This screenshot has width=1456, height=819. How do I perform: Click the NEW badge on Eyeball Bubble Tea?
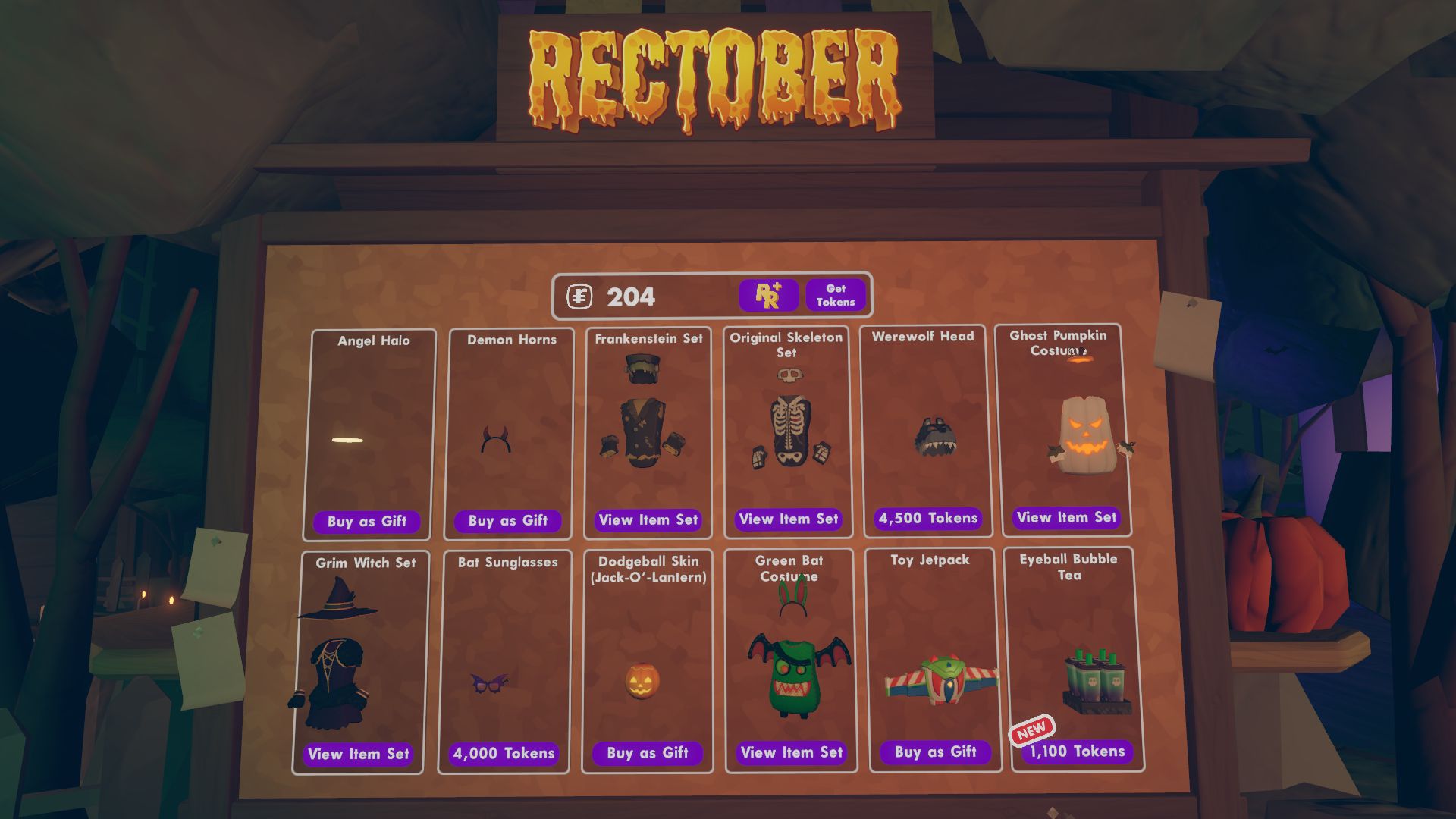point(1033,730)
